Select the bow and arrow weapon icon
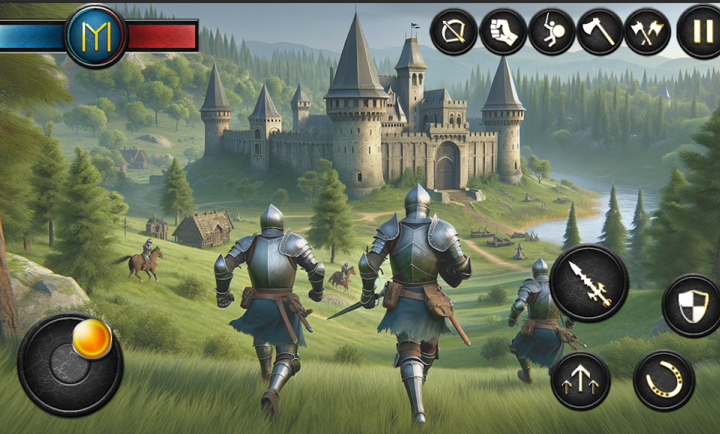This screenshot has height=434, width=720. (454, 32)
